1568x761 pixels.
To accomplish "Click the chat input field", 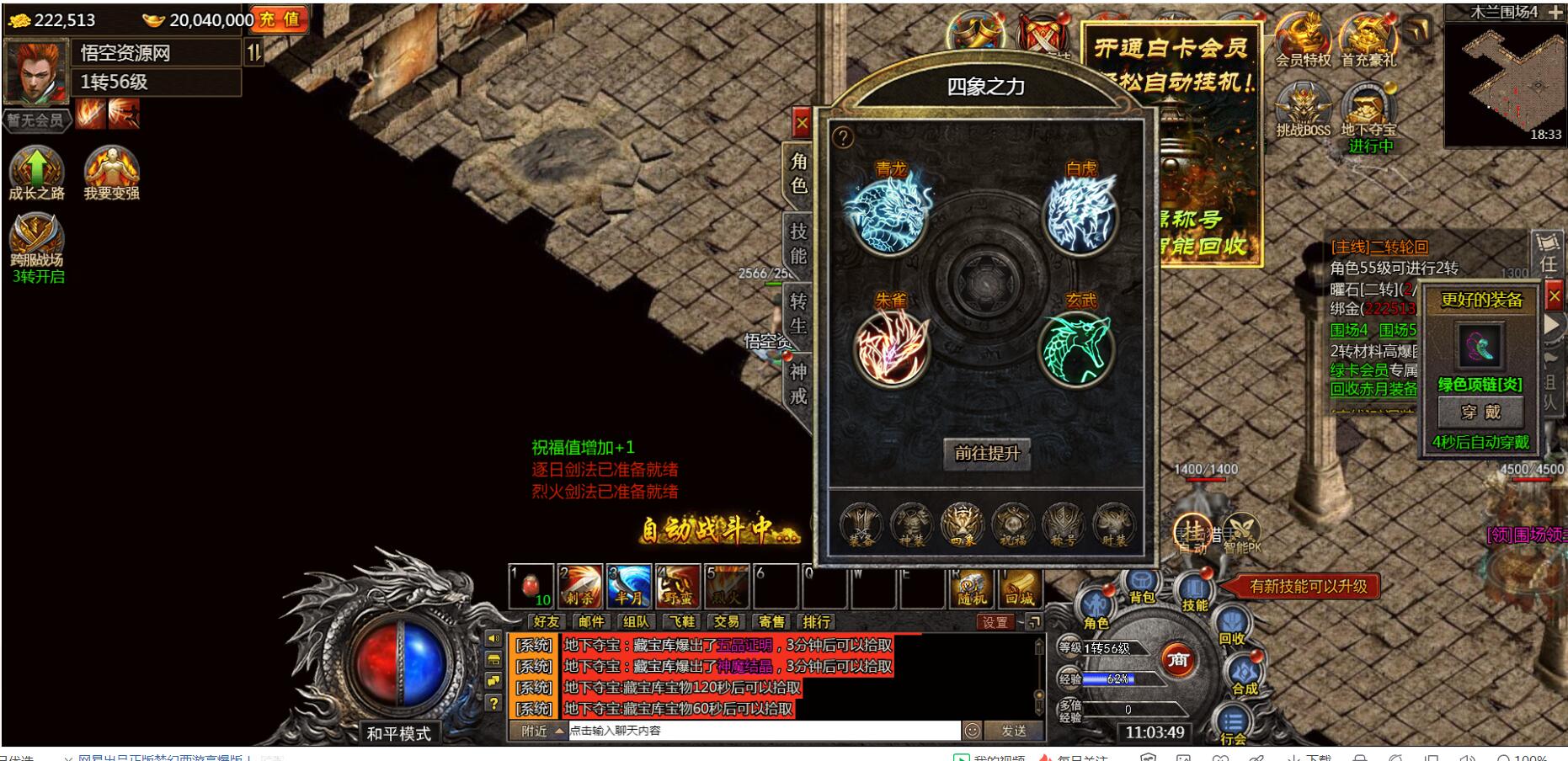I will tap(762, 731).
